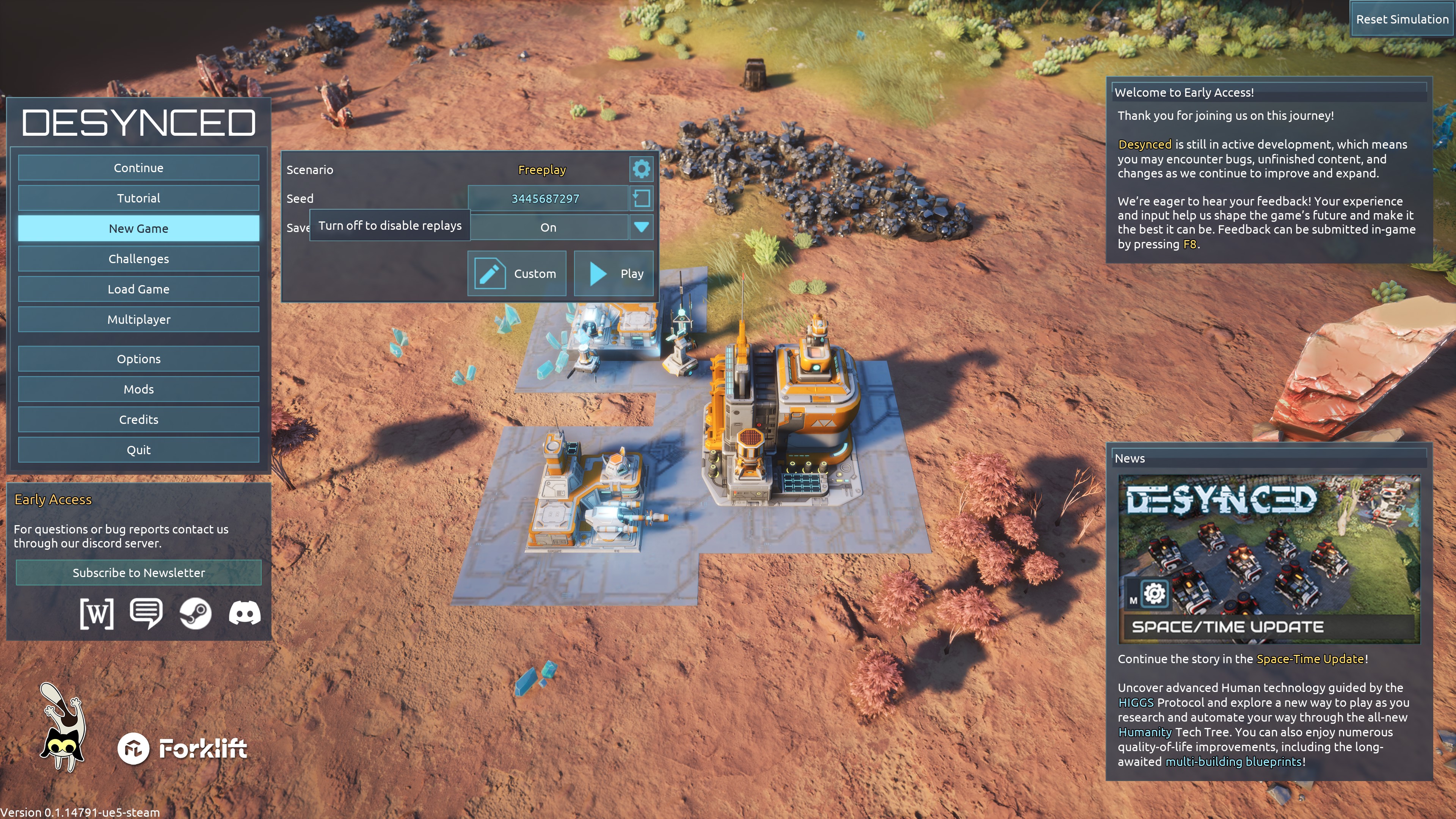The width and height of the screenshot is (1456, 819).
Task: Continue the last saved game
Action: pyautogui.click(x=138, y=168)
